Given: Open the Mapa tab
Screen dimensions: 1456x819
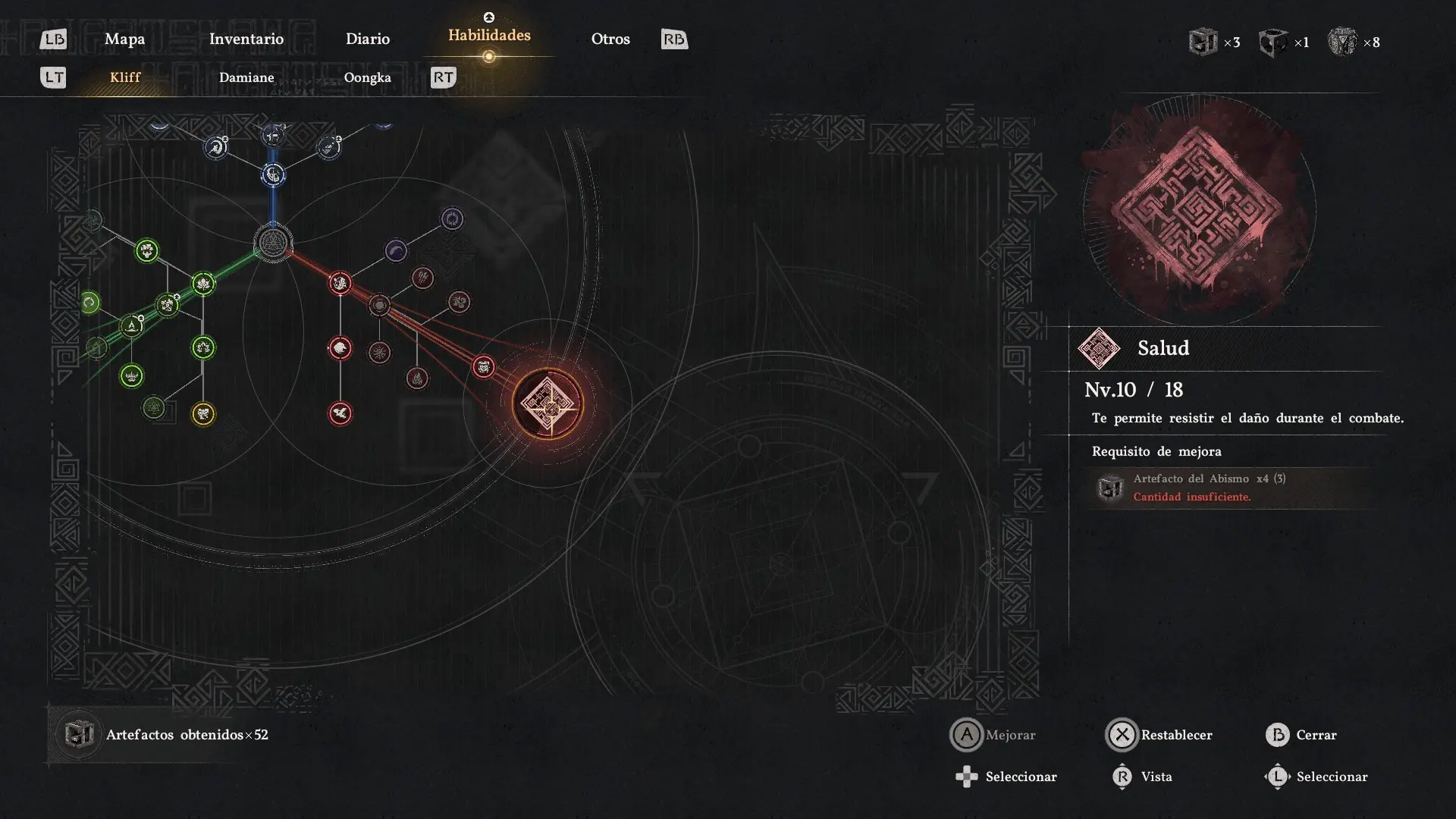Looking at the screenshot, I should [x=124, y=39].
